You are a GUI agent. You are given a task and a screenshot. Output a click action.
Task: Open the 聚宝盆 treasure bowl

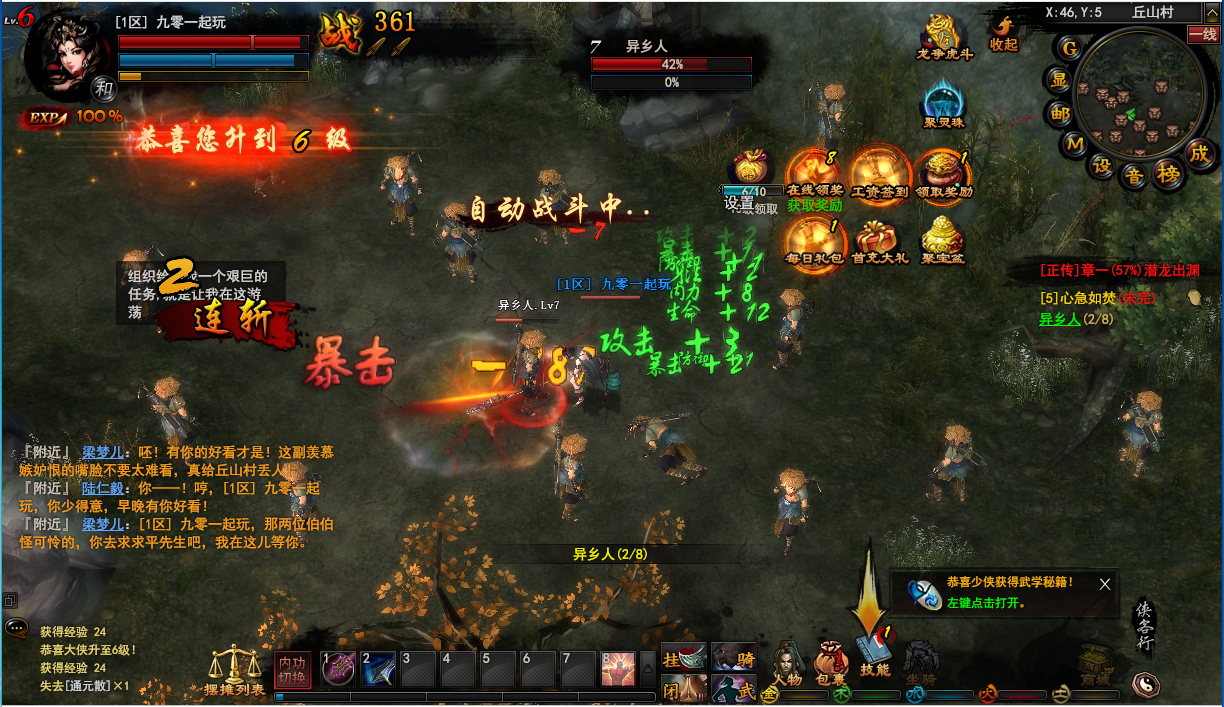click(x=941, y=241)
